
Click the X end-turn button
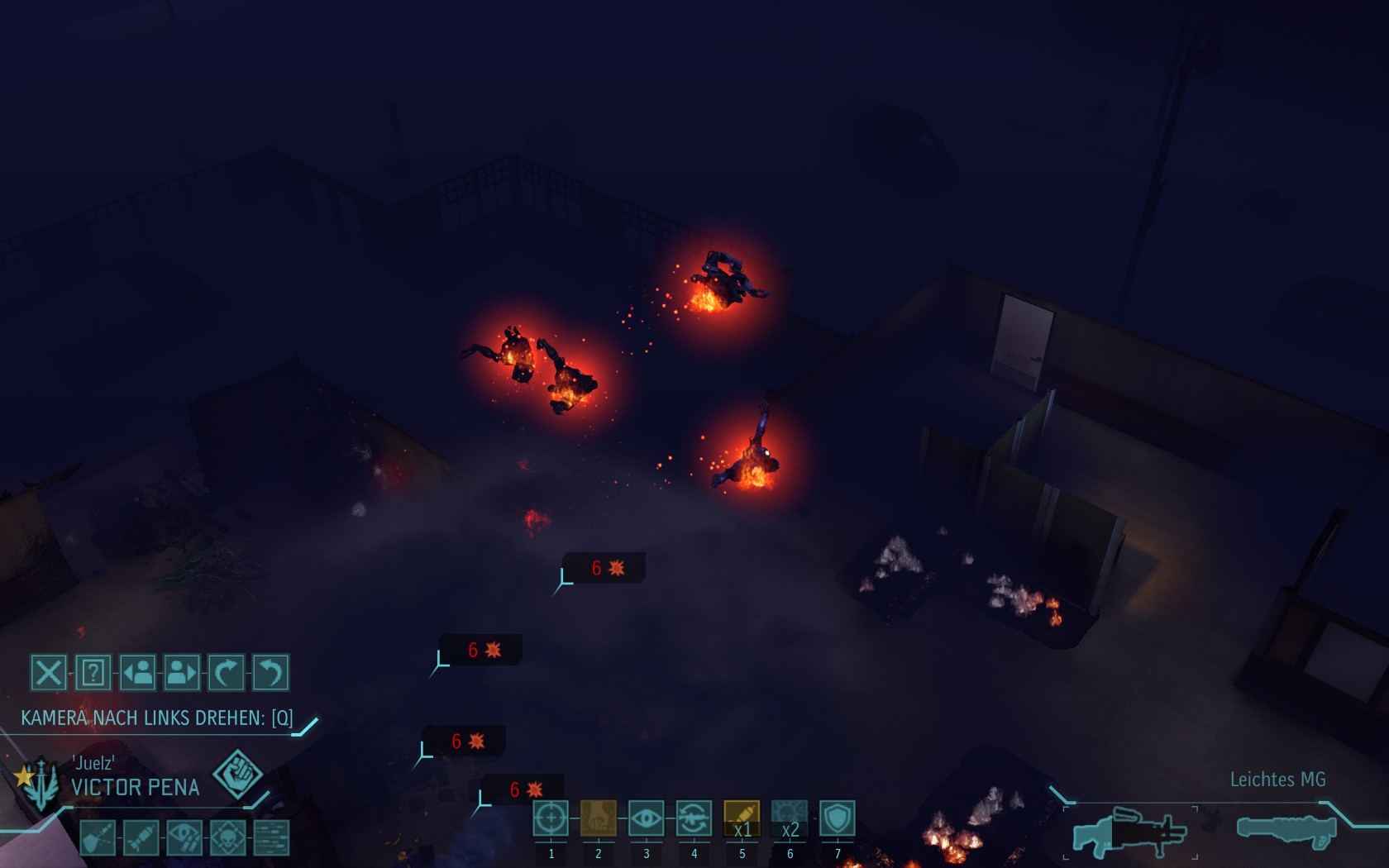49,672
